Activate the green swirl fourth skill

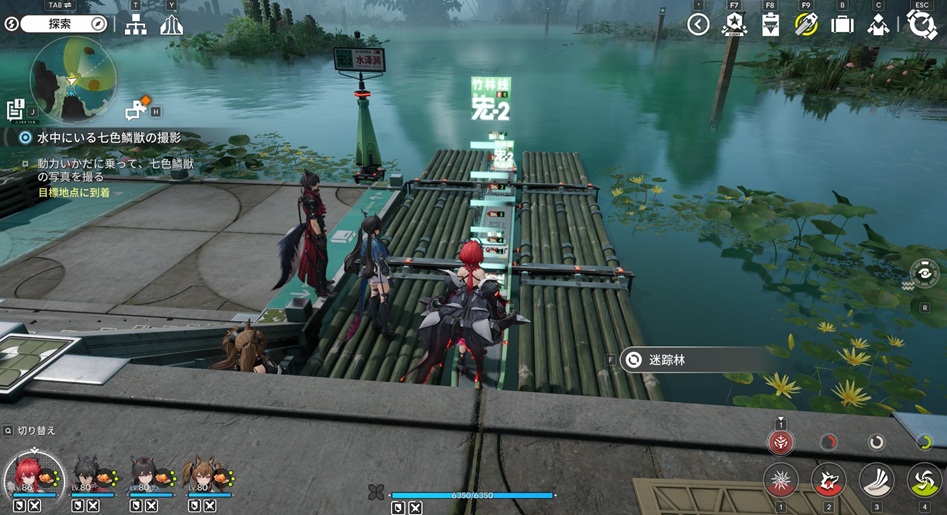click(923, 481)
